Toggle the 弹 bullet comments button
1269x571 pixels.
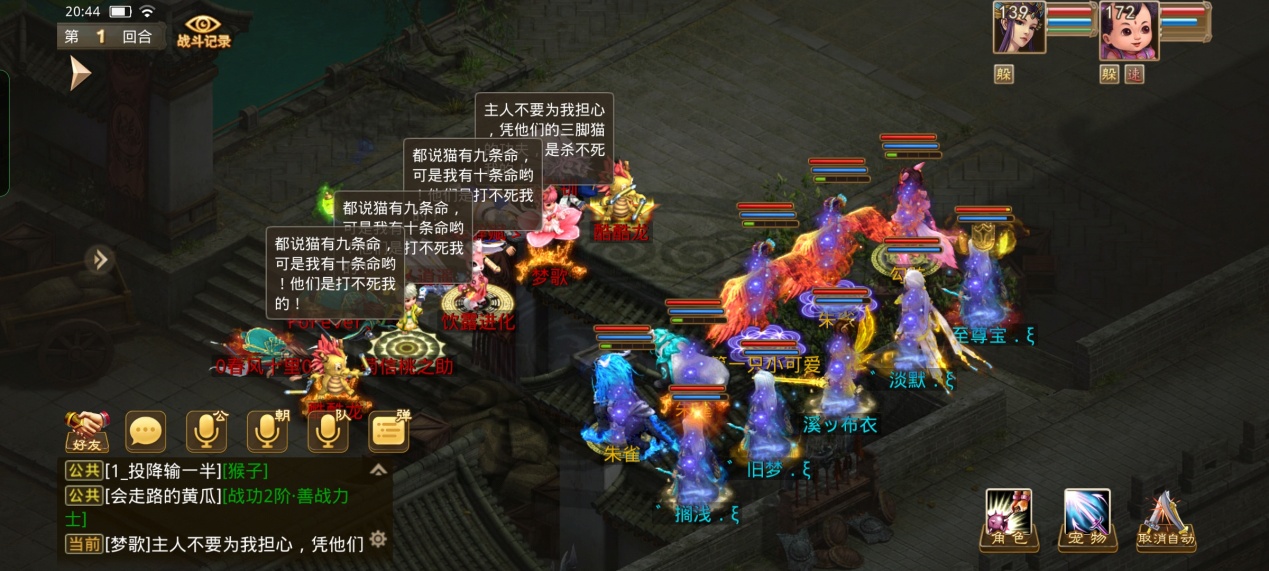click(389, 432)
